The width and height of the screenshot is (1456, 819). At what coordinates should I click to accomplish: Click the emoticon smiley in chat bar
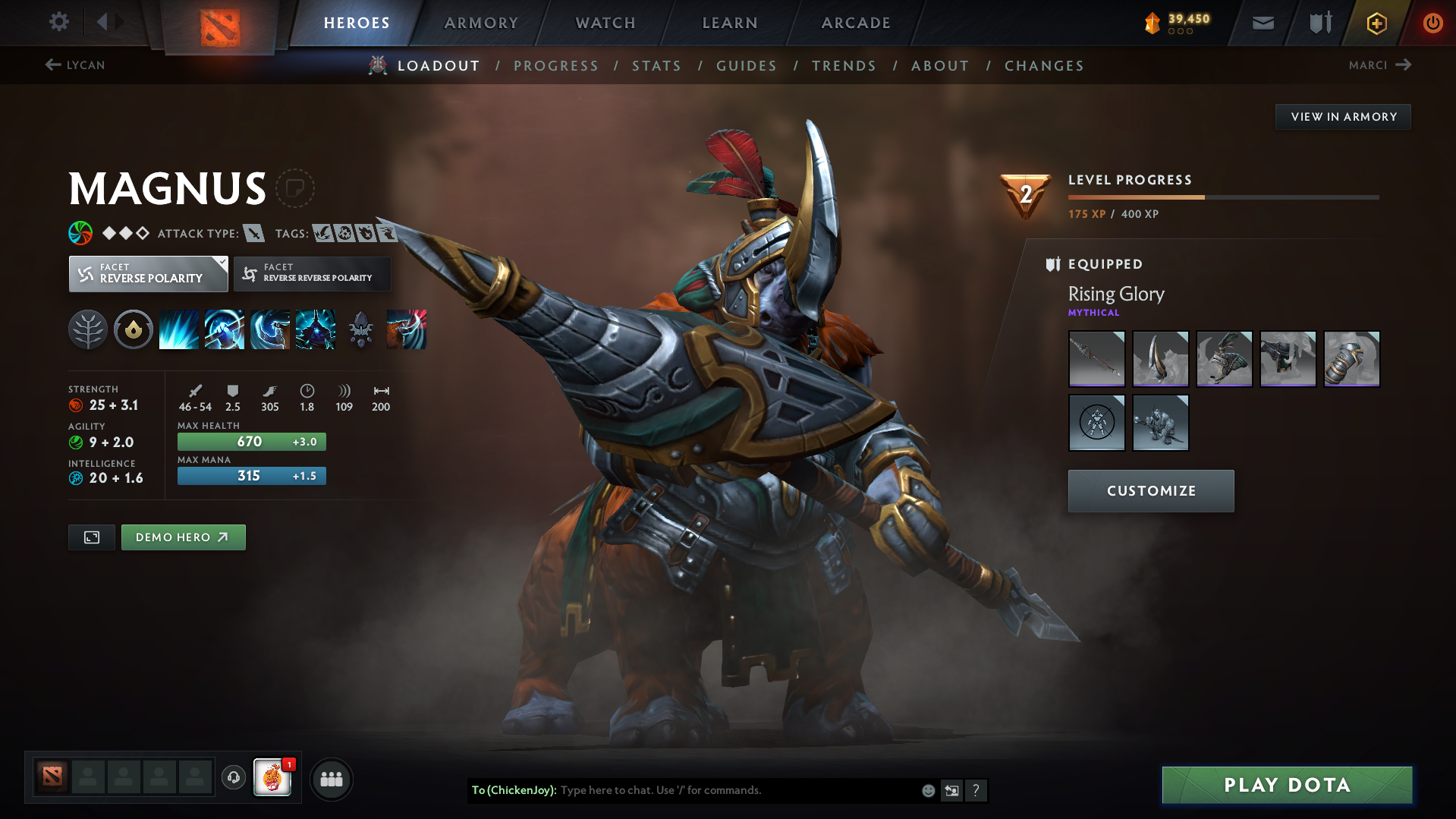927,790
